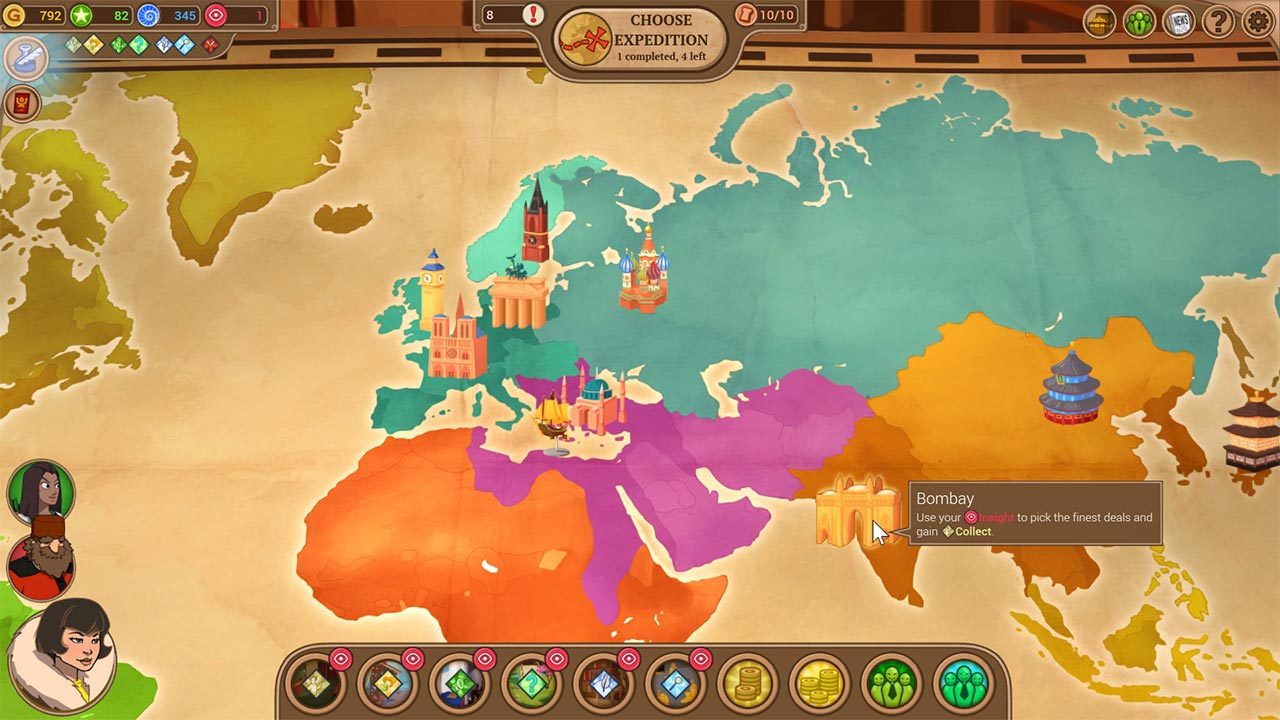Viewport: 1280px width, 720px height.
Task: Choose the Temple of Heaven Beijing marker
Action: 1070,386
